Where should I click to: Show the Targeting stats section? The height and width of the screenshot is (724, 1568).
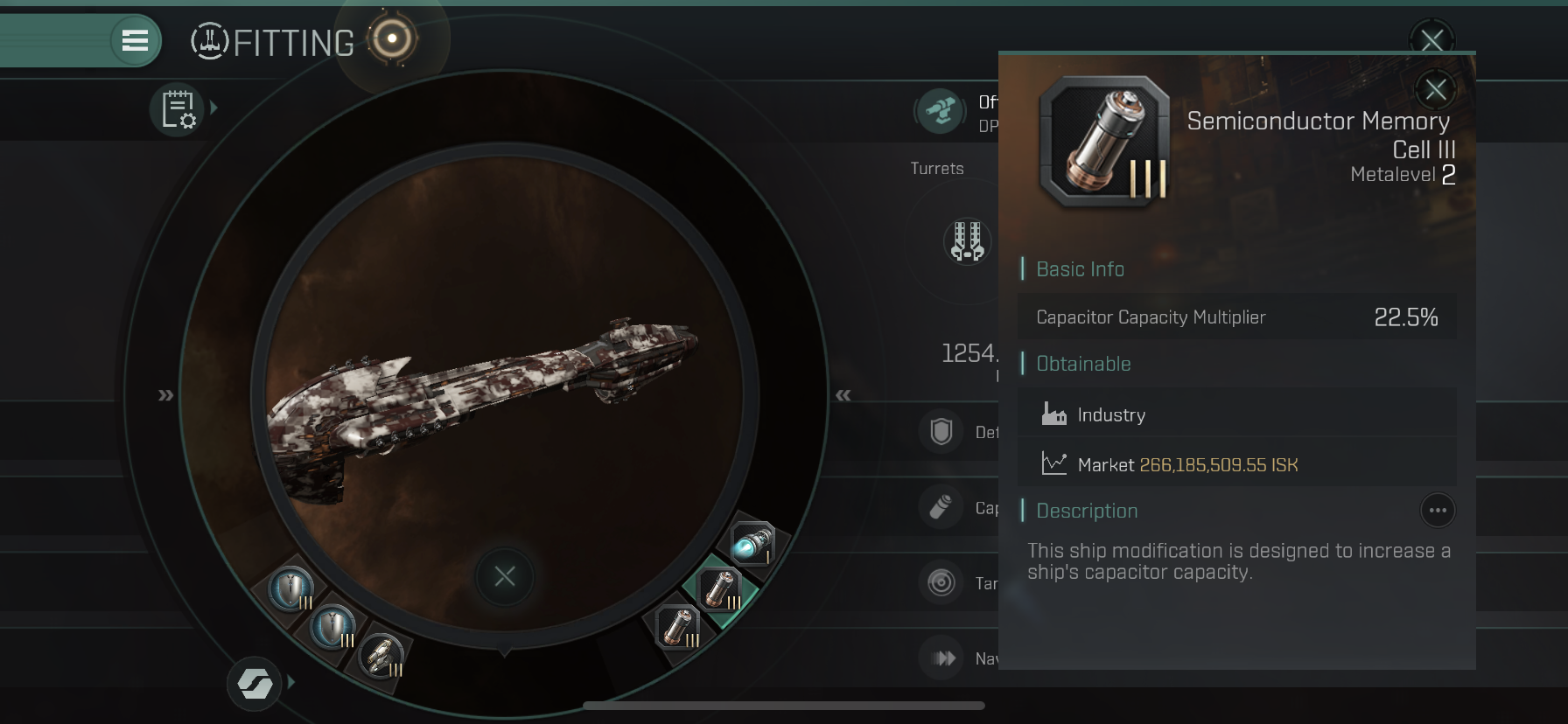coord(941,582)
